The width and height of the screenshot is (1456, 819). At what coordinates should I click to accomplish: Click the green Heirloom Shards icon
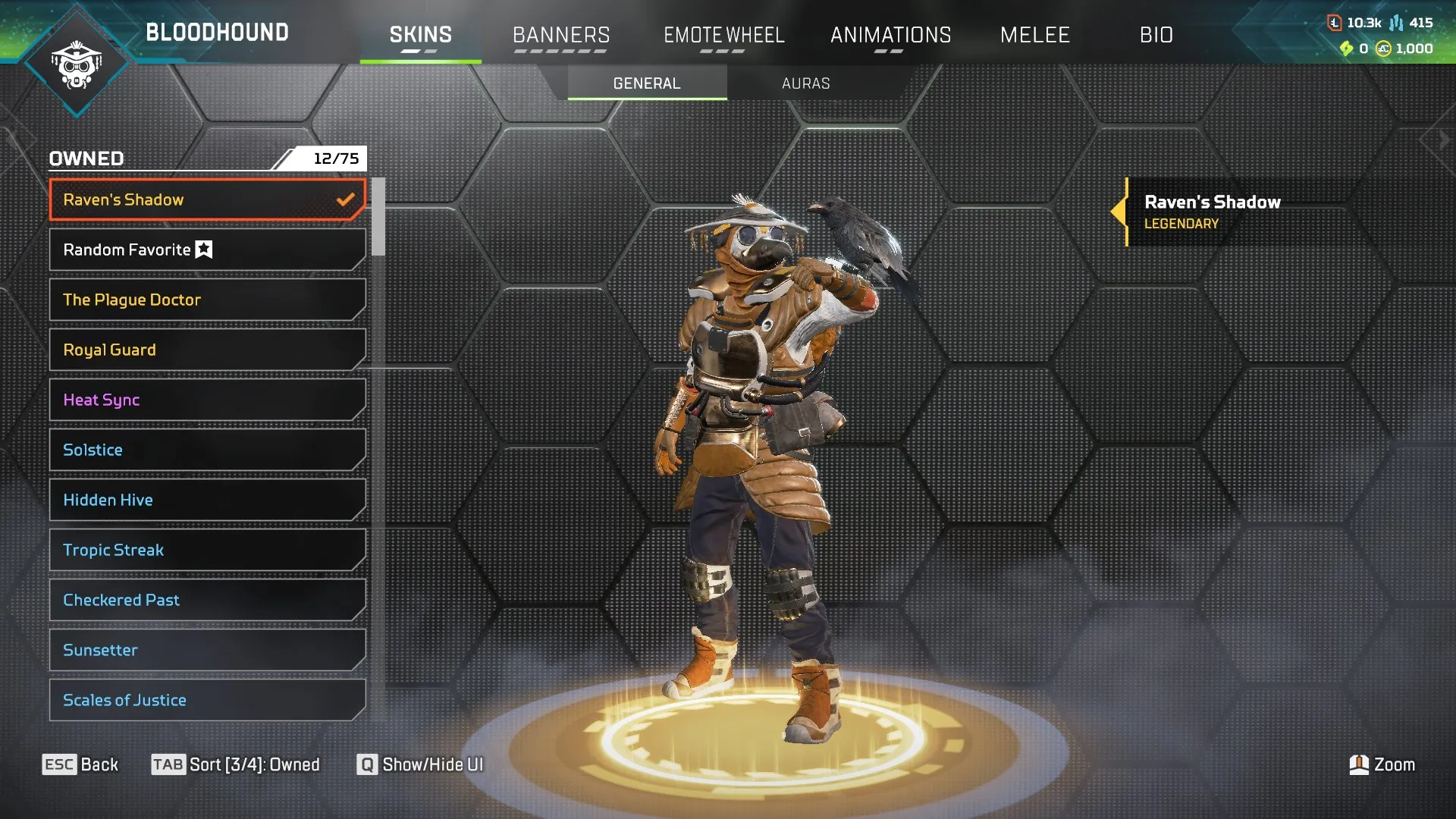[1348, 47]
